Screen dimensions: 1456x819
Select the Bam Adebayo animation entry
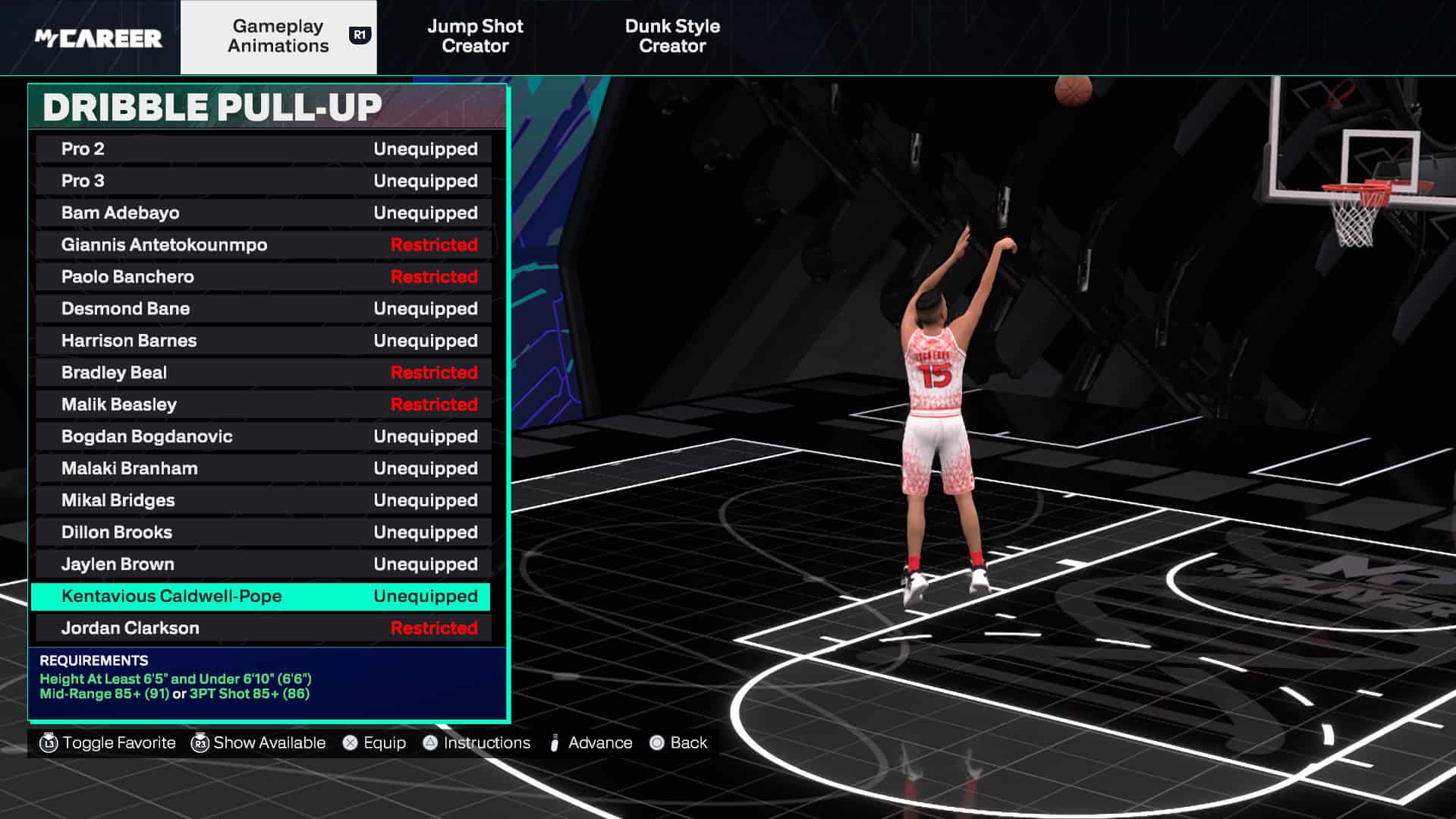pyautogui.click(x=262, y=213)
